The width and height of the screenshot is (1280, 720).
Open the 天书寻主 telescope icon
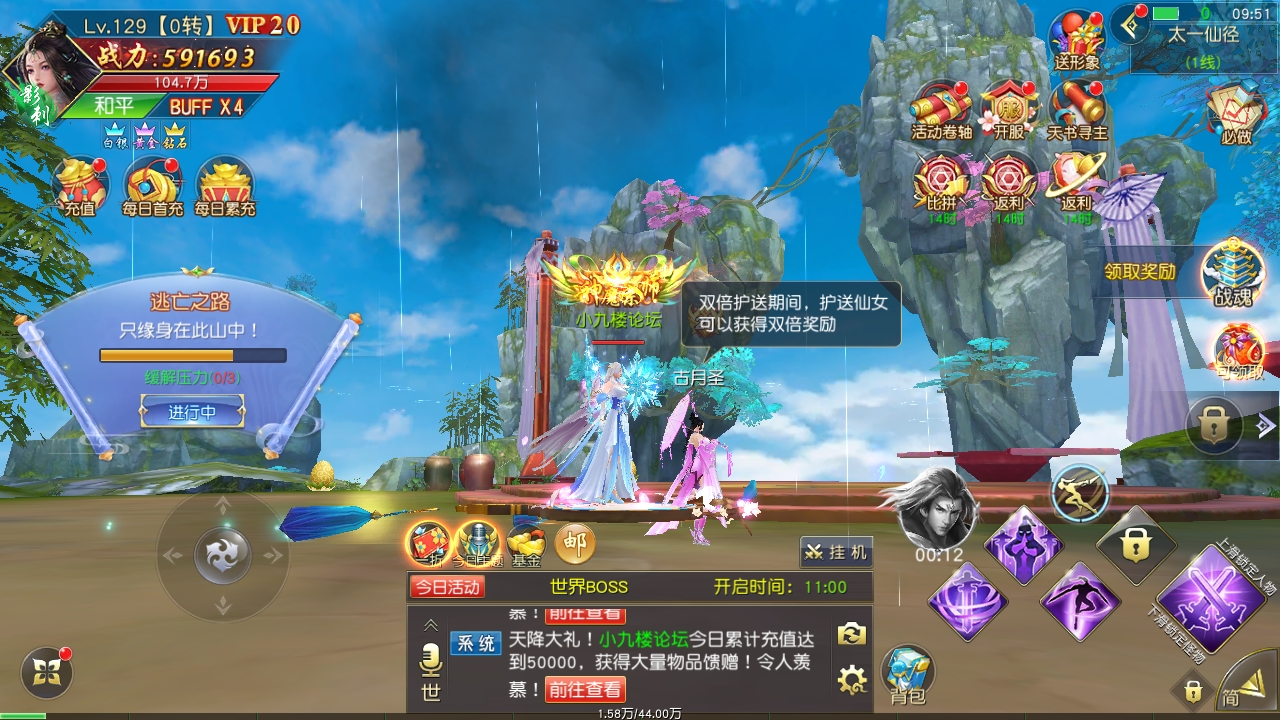pos(1077,108)
